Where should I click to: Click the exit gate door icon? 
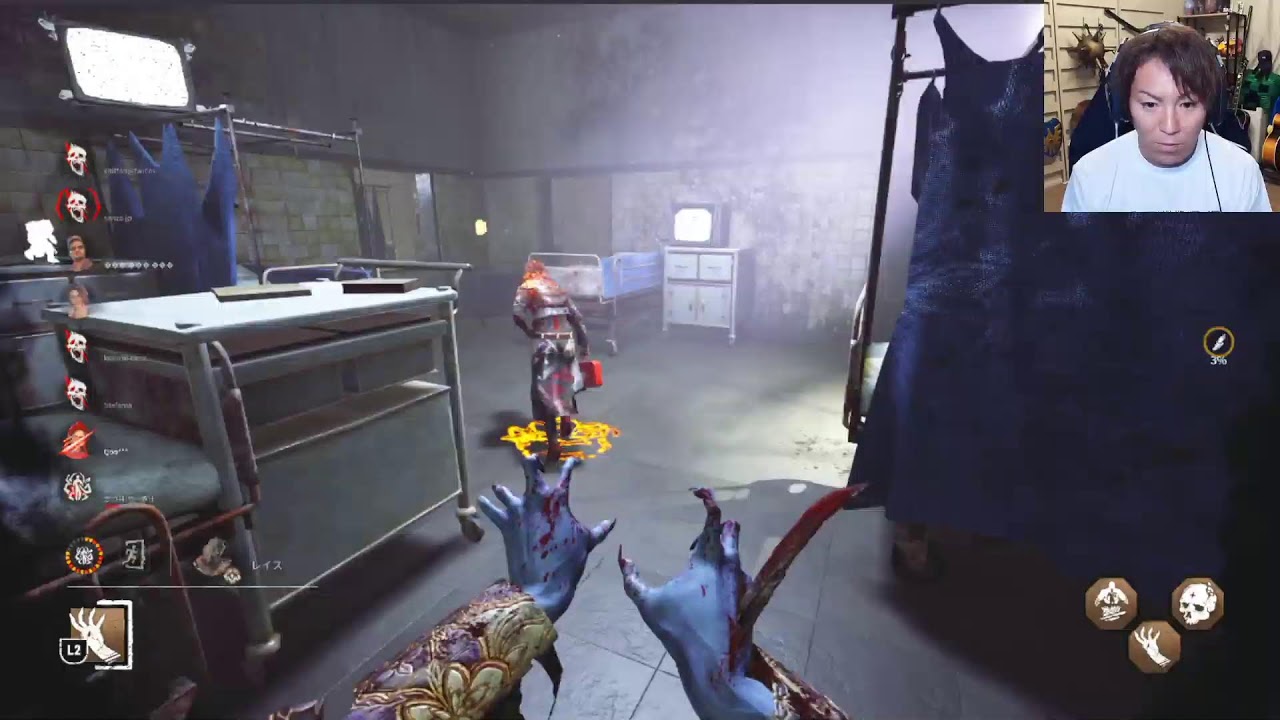click(134, 555)
